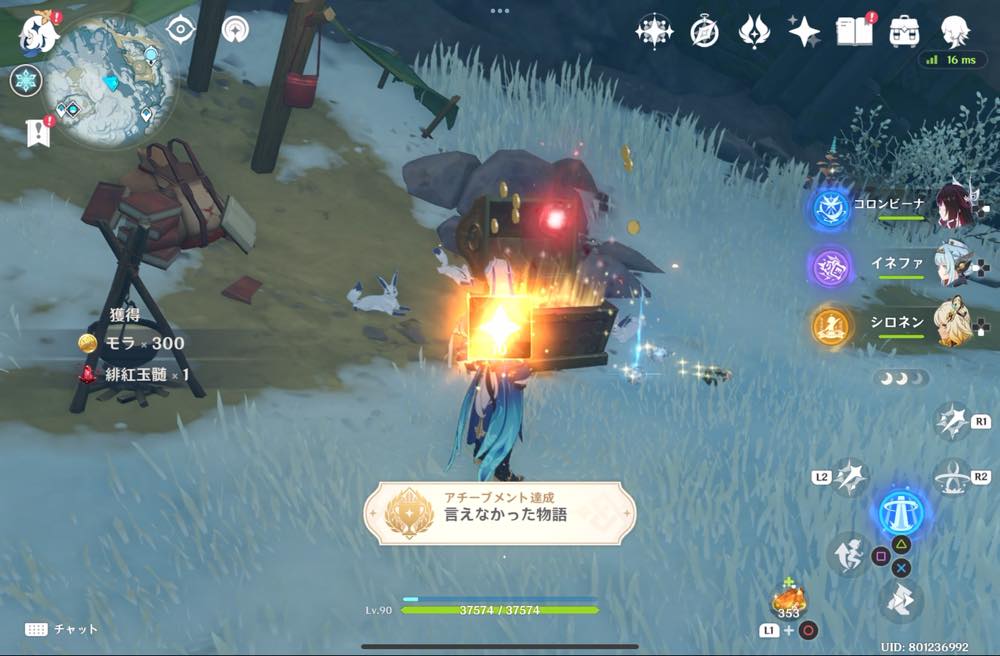Open the compass icon in top bar
This screenshot has width=1000, height=656.
[704, 33]
